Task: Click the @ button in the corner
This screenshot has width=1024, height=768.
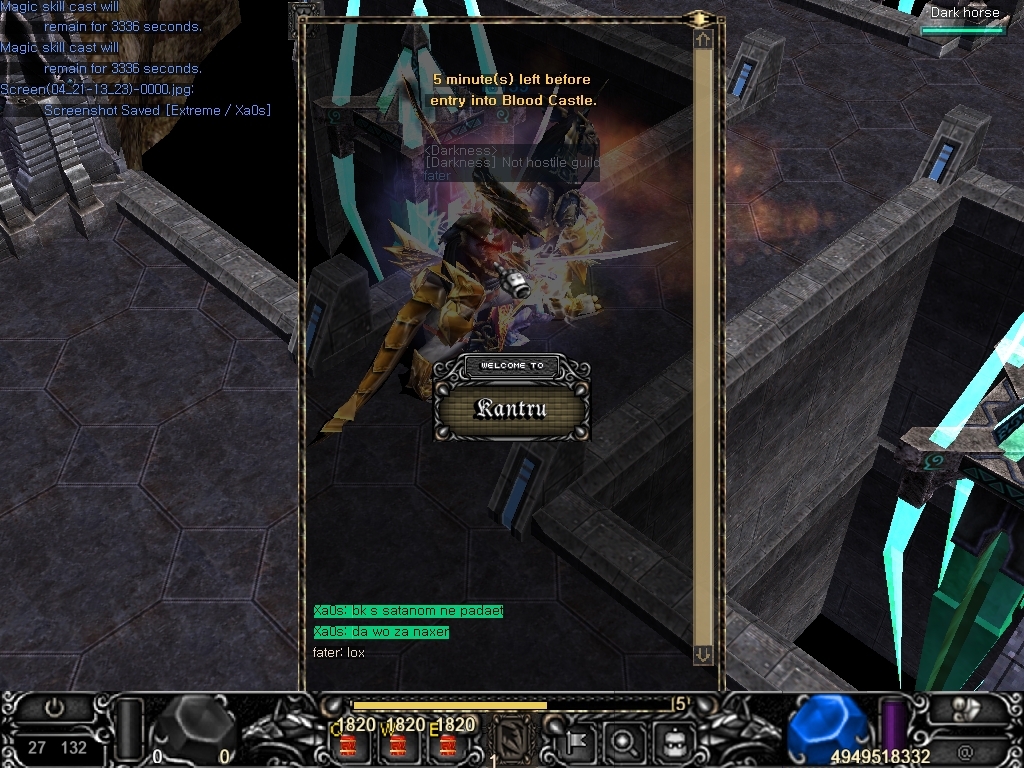Action: [964, 749]
